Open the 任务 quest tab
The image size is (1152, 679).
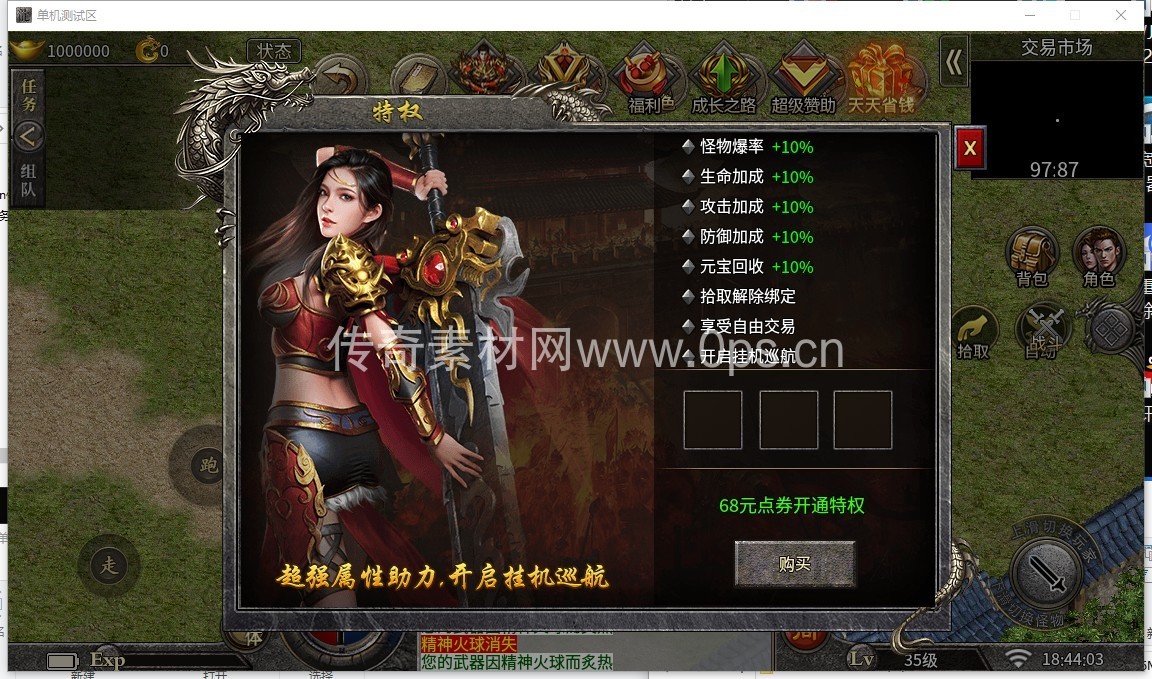pyautogui.click(x=28, y=95)
